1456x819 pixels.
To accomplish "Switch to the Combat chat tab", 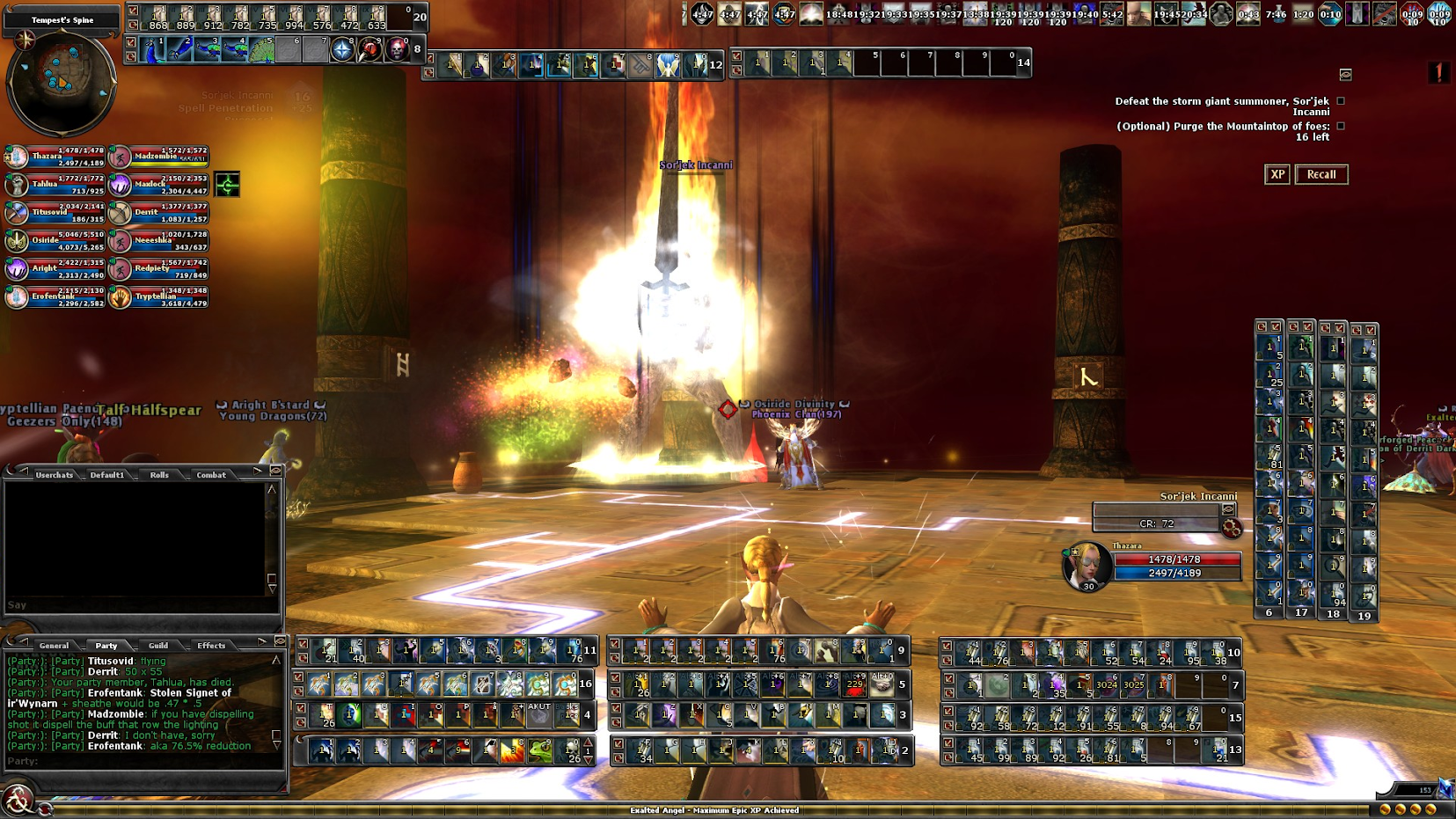I will [x=211, y=475].
